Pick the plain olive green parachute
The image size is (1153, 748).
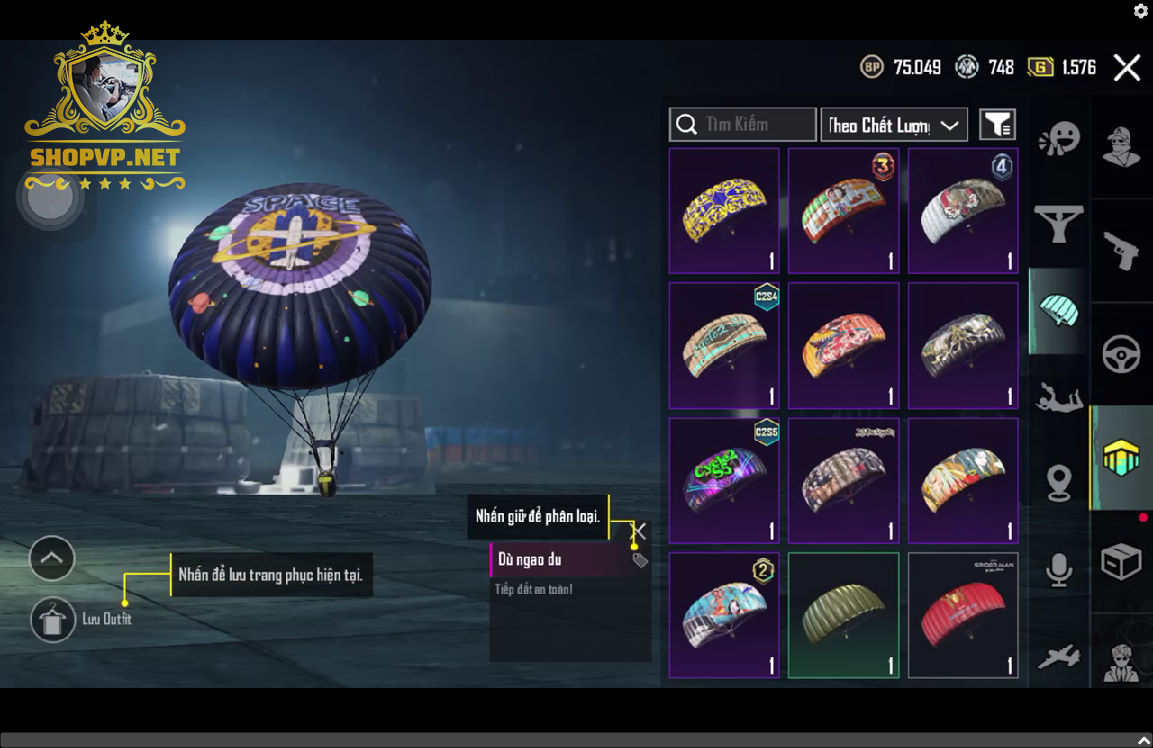pyautogui.click(x=843, y=615)
